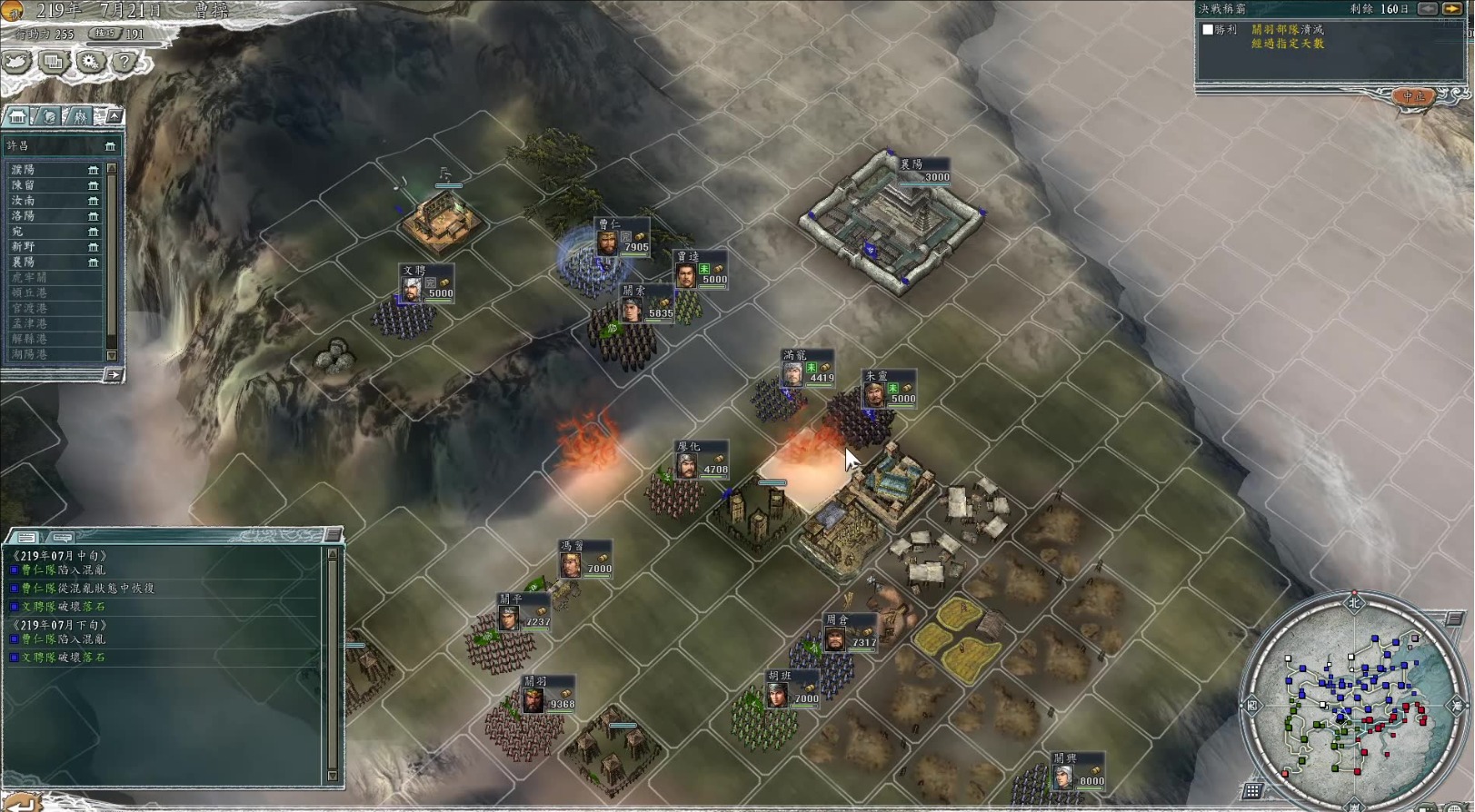Image resolution: width=1475 pixels, height=812 pixels.
Task: Open the overlapping windows icon button
Action: point(53,62)
